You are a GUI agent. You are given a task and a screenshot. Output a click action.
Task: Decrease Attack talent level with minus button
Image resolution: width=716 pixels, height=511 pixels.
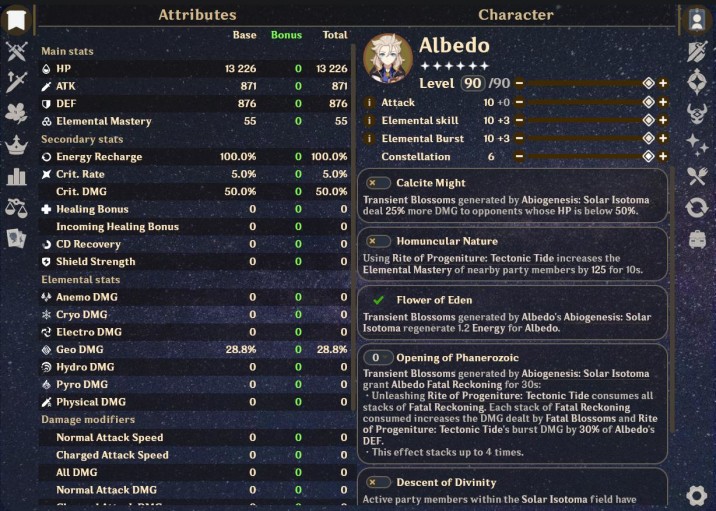point(520,102)
